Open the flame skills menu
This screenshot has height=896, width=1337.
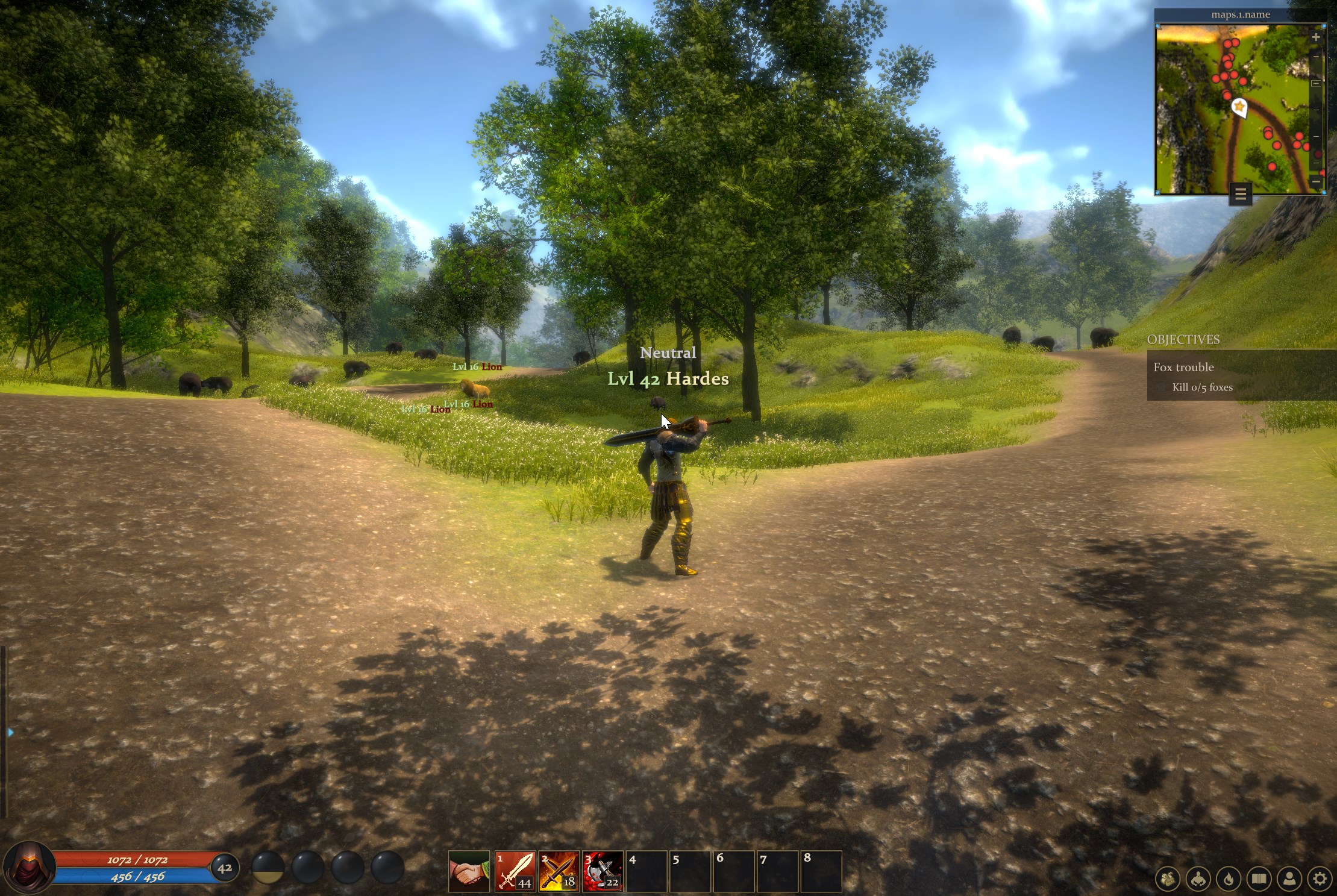coord(1228,879)
